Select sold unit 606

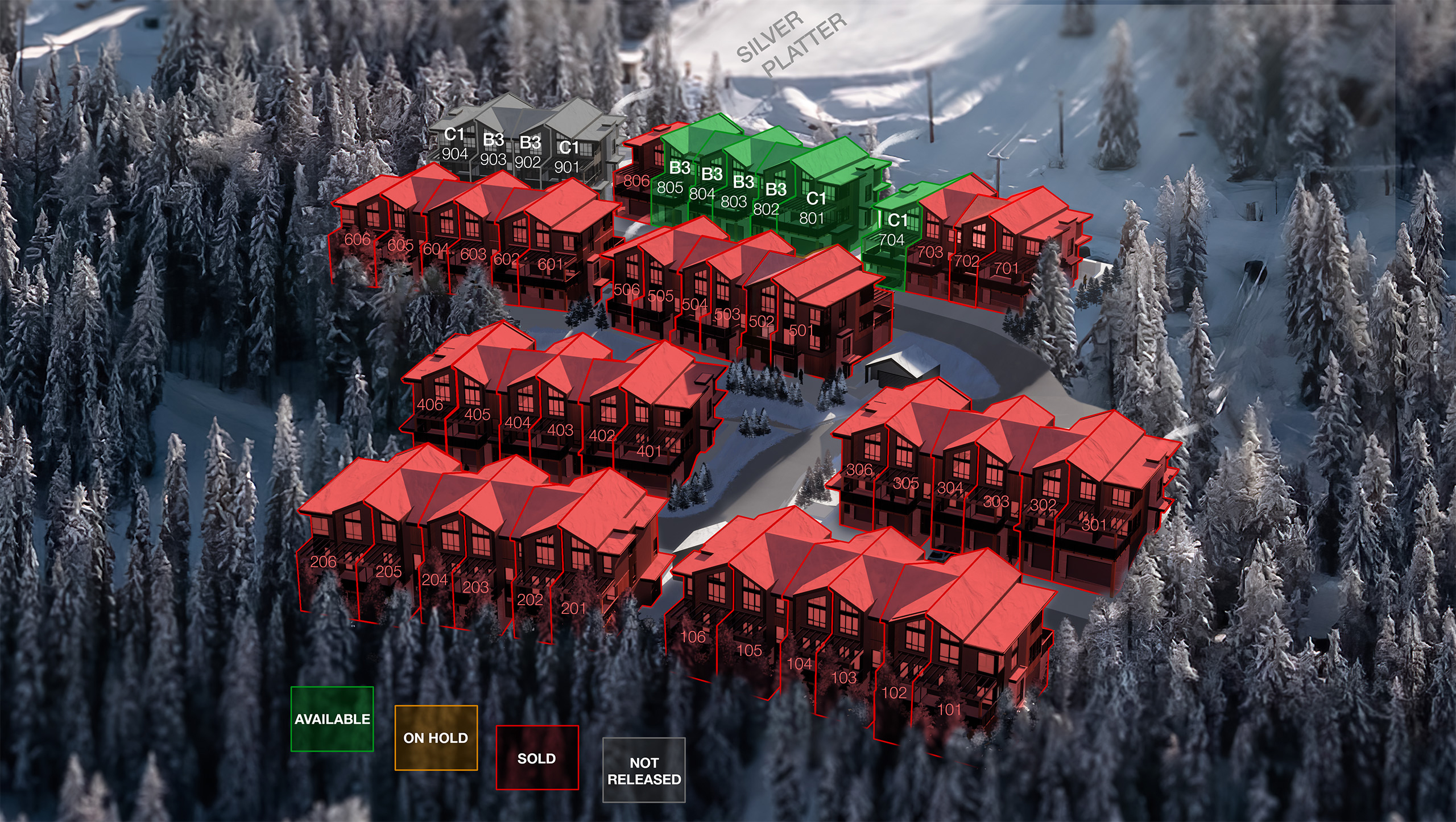tap(357, 239)
